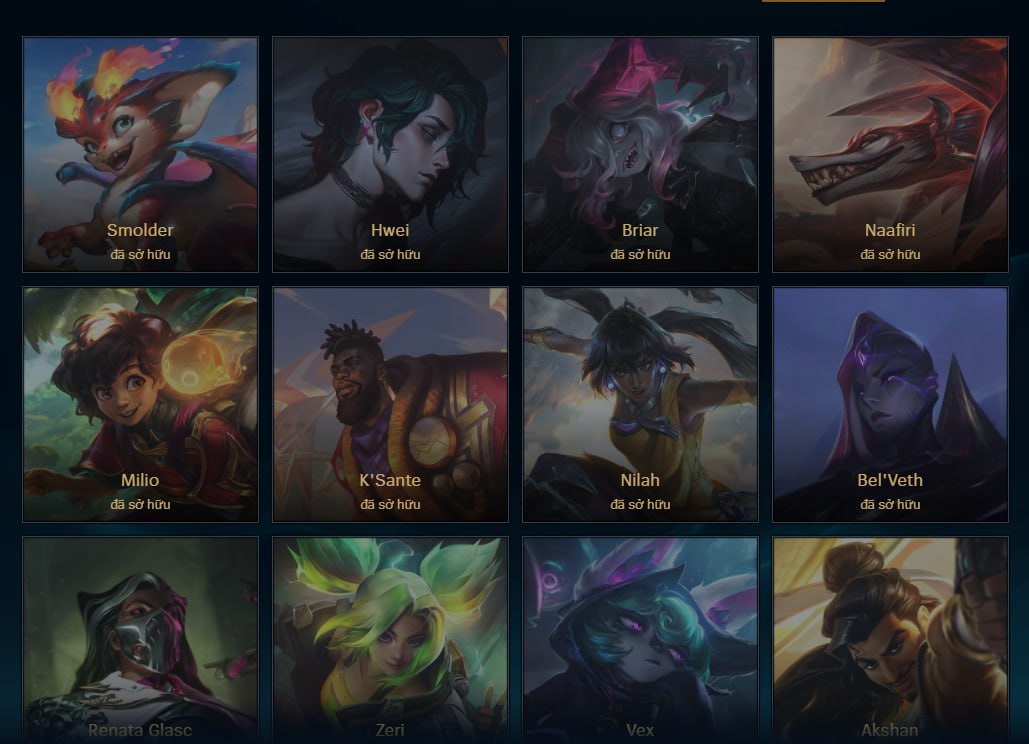Select the Vex champion tile
1029x744 pixels.
click(x=640, y=640)
